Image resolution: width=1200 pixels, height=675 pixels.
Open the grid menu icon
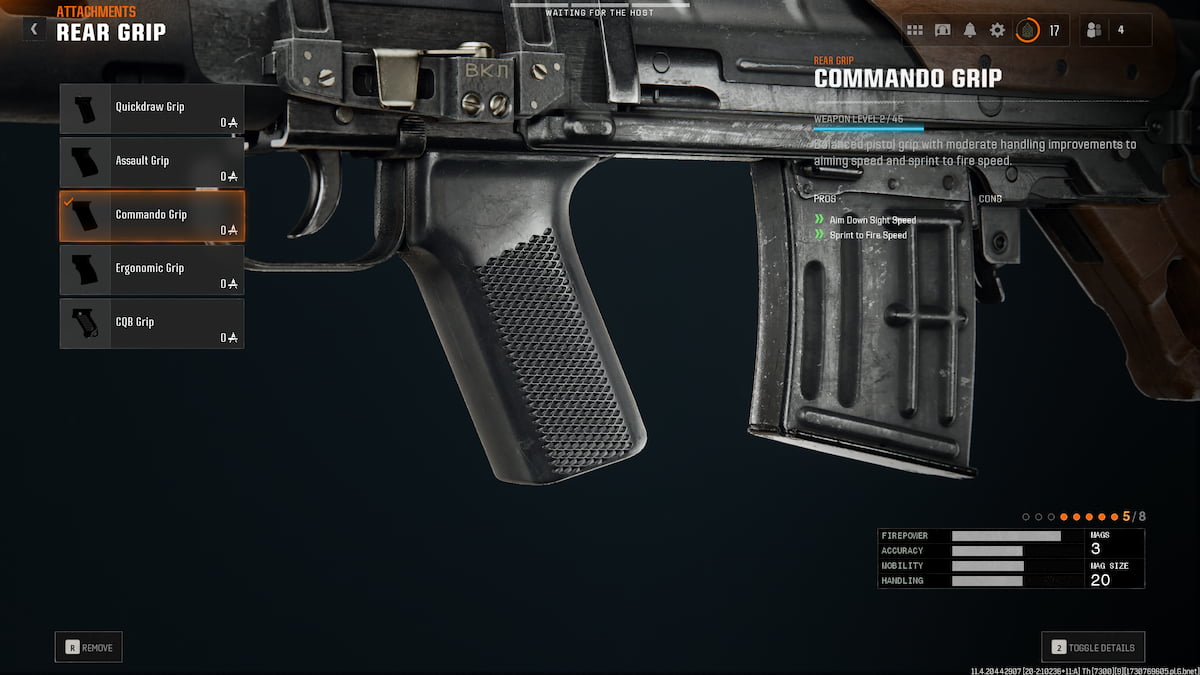(915, 30)
